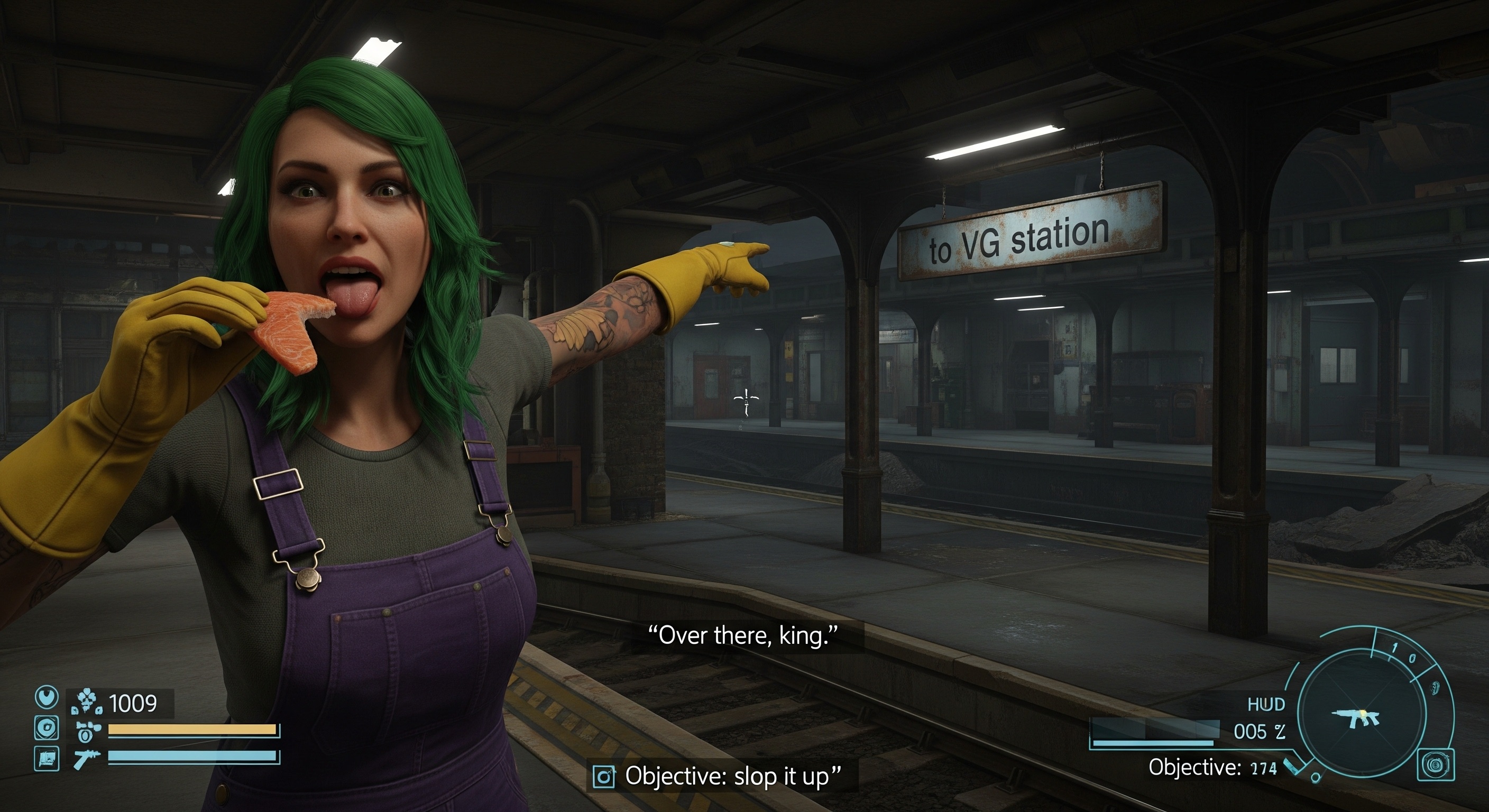Select the ear icon on the weapon dial ring

point(1434,688)
